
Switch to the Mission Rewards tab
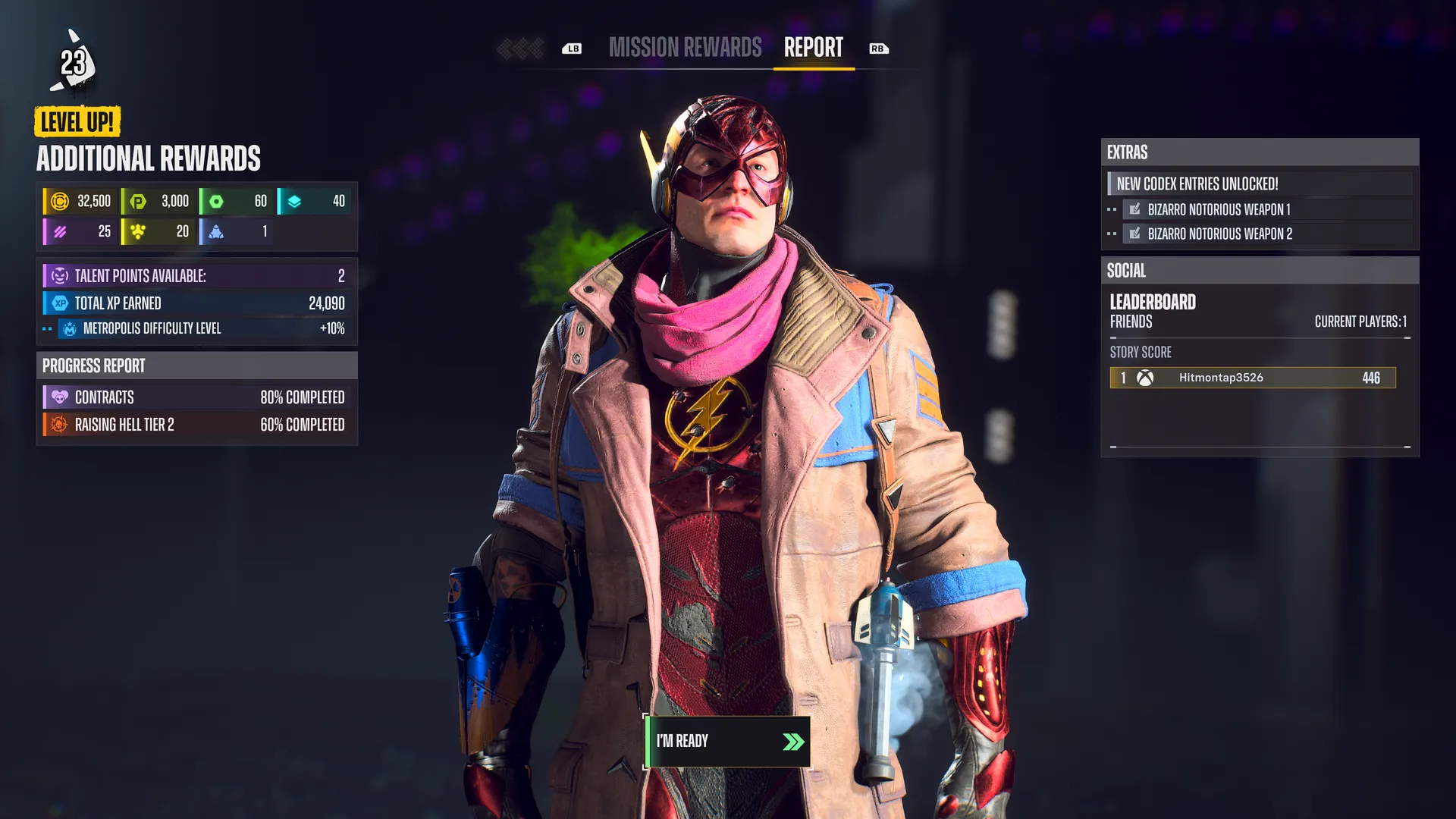tap(685, 48)
